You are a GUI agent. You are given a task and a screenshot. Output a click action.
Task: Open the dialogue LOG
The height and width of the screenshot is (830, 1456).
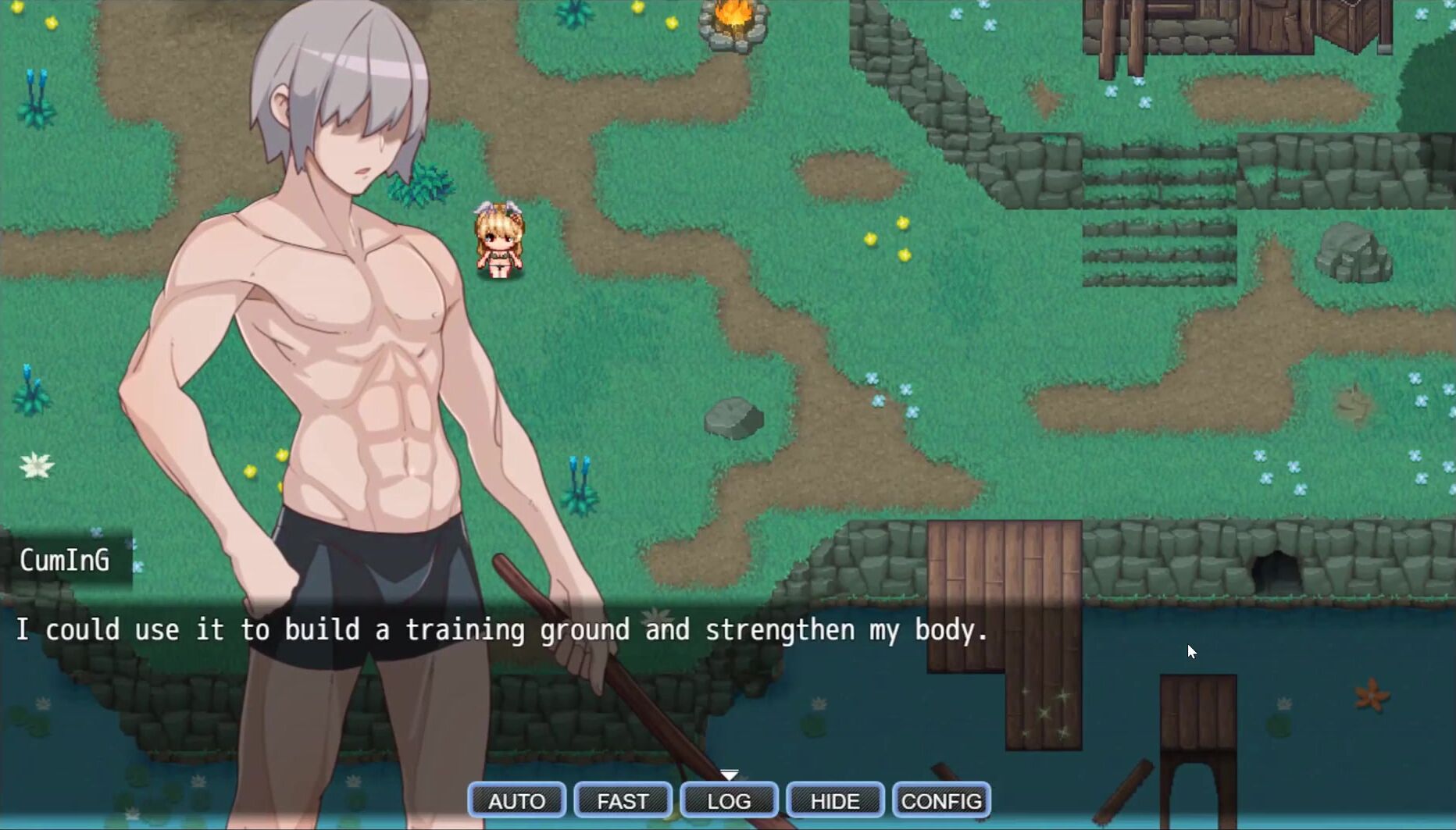pyautogui.click(x=729, y=800)
